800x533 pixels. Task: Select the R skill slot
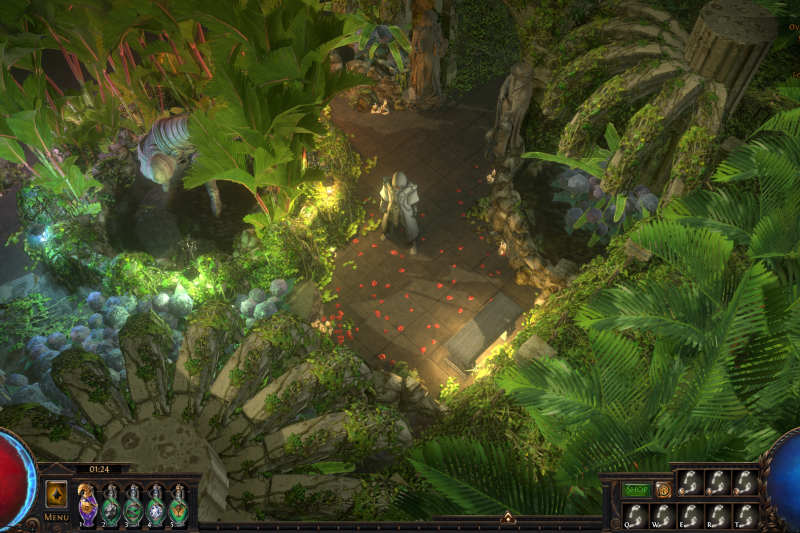(717, 515)
